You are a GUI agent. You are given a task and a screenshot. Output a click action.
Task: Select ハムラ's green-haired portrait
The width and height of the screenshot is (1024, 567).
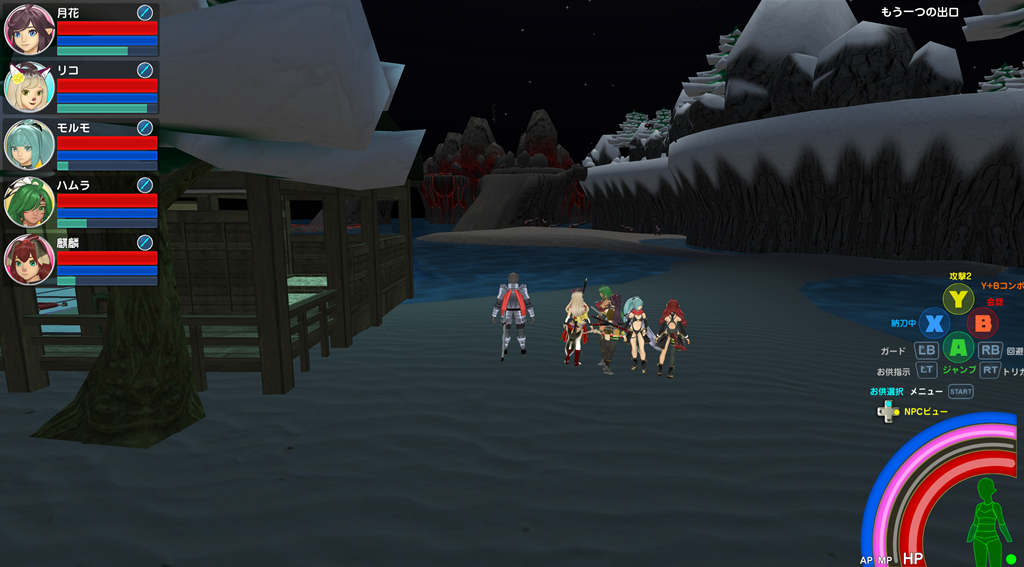pos(29,202)
